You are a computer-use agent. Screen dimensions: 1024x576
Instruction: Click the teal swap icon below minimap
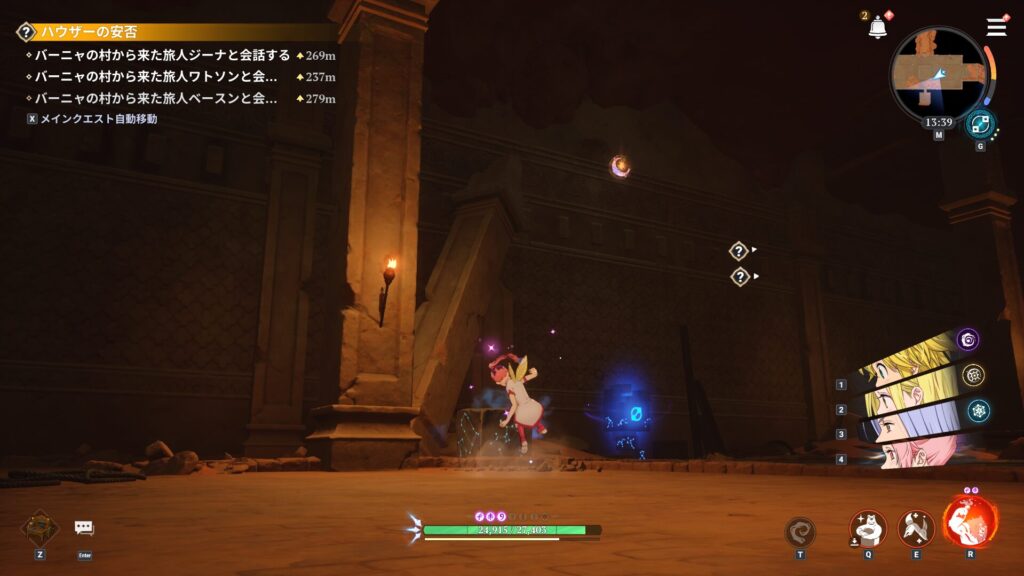980,124
